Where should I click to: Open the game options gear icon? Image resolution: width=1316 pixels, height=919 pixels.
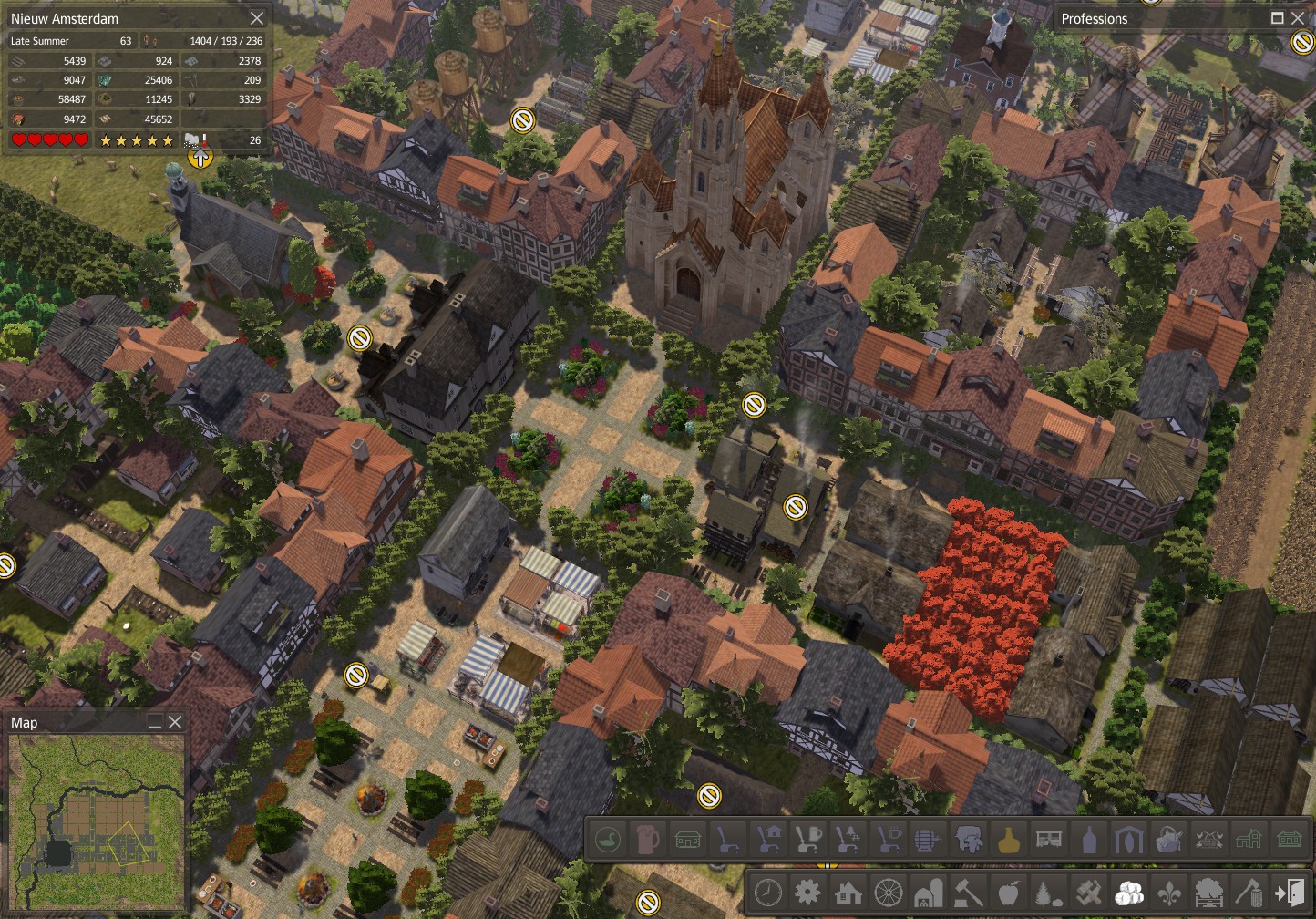[x=807, y=892]
